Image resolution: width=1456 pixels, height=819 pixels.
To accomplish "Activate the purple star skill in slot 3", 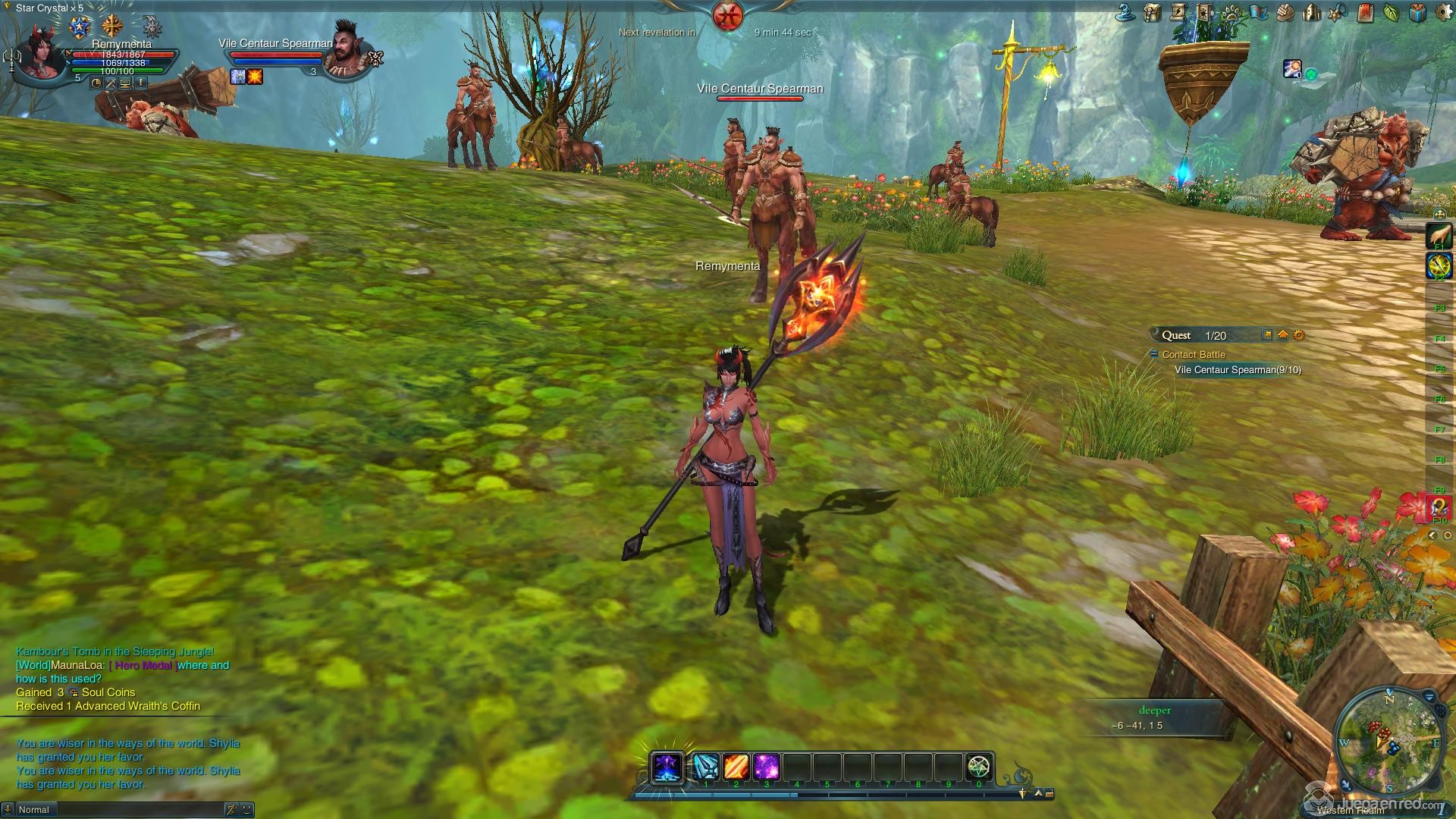I will click(767, 767).
